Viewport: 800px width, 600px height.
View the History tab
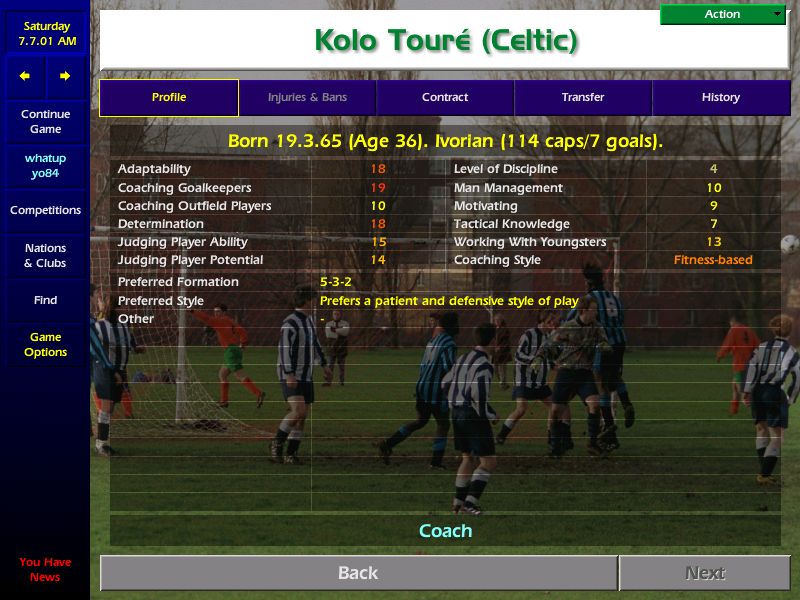coord(720,98)
